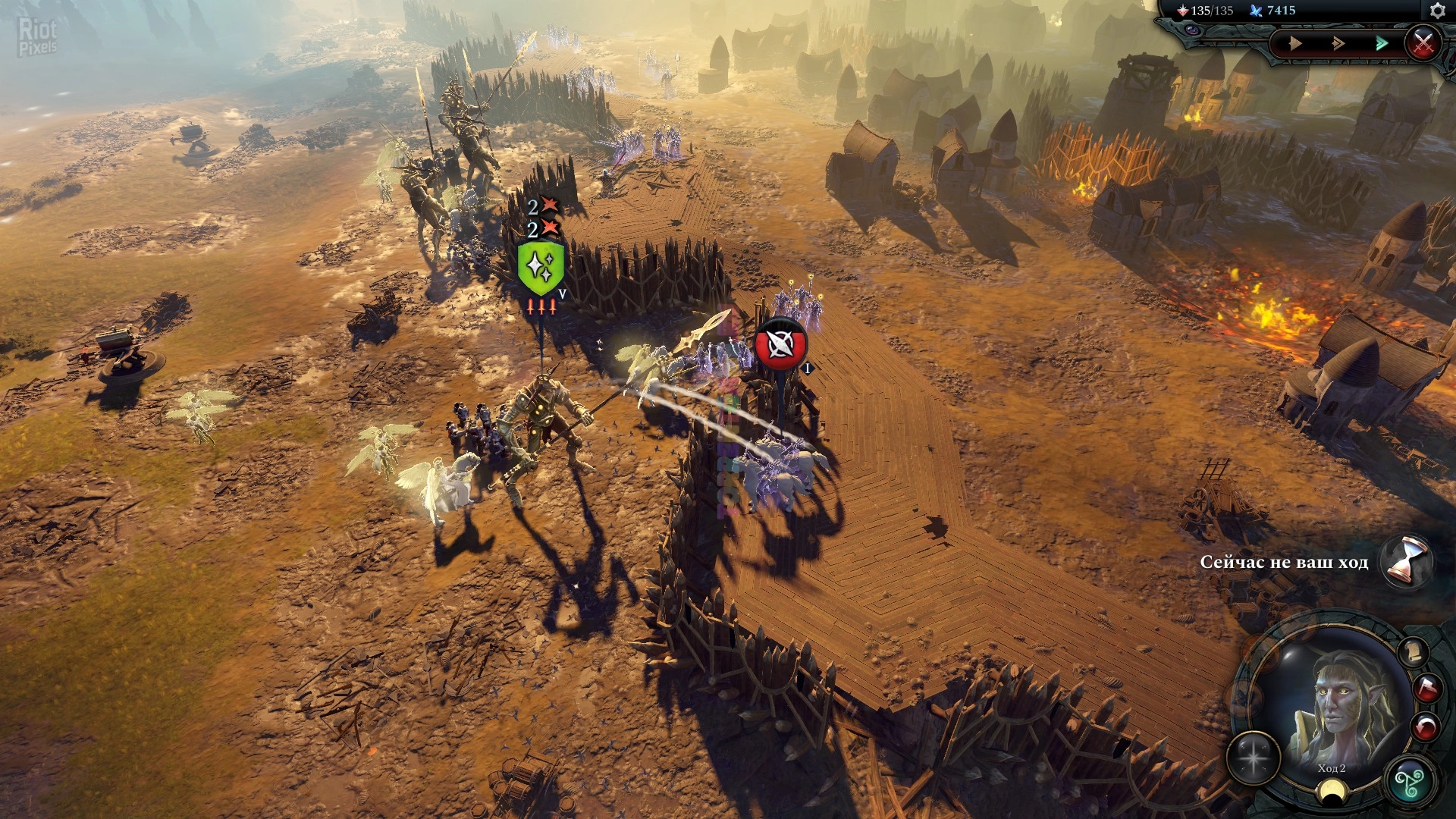Set combat speed to double arrow

click(x=1338, y=43)
